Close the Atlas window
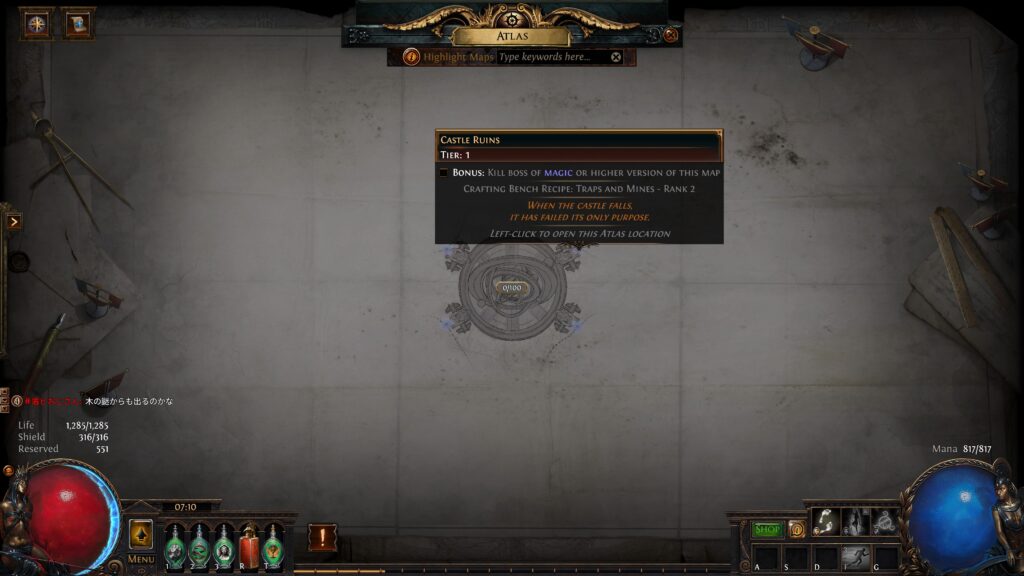The height and width of the screenshot is (576, 1024). [x=671, y=35]
